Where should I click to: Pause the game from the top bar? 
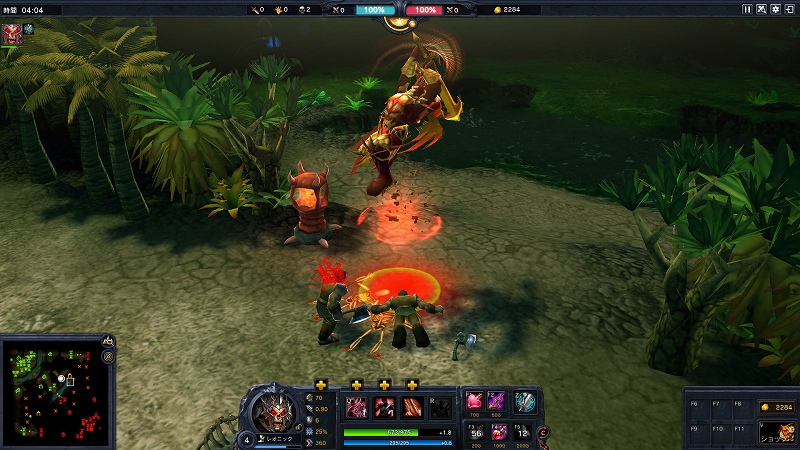tap(747, 9)
